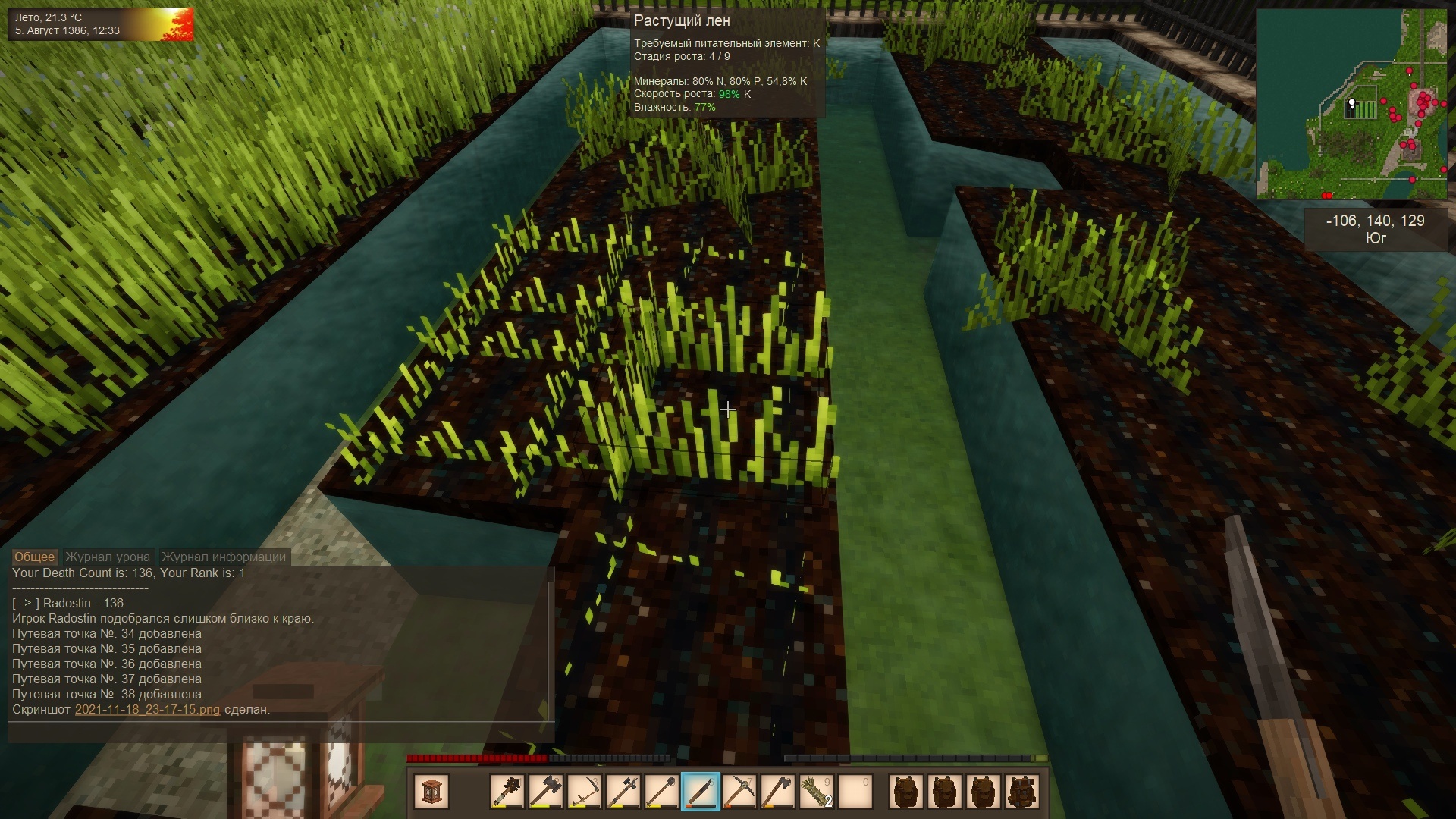The height and width of the screenshot is (819, 1456).
Task: Select the scythe in the hotbar
Action: (584, 792)
